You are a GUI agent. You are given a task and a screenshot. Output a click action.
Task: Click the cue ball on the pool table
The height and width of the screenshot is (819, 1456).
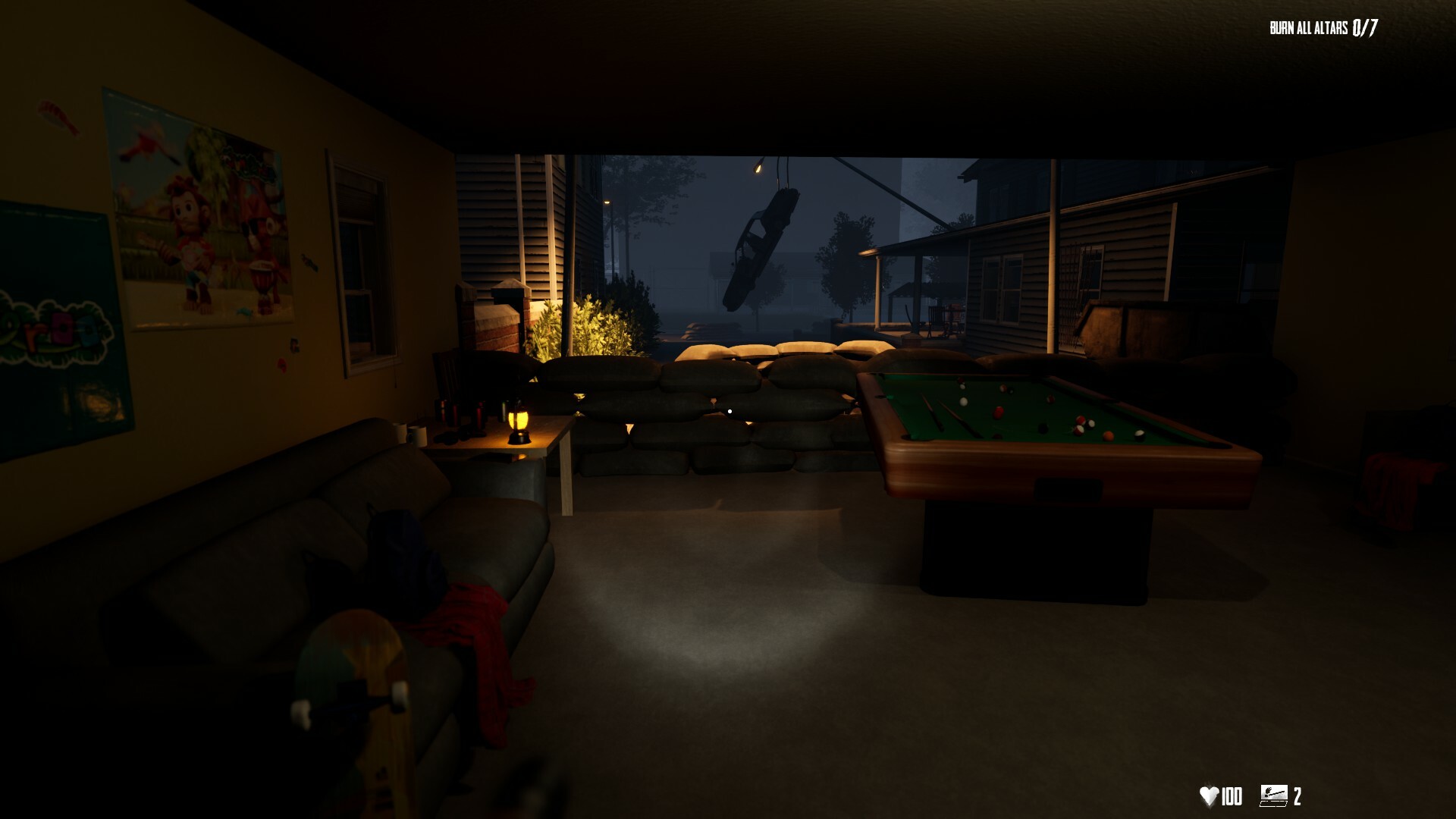tap(963, 401)
